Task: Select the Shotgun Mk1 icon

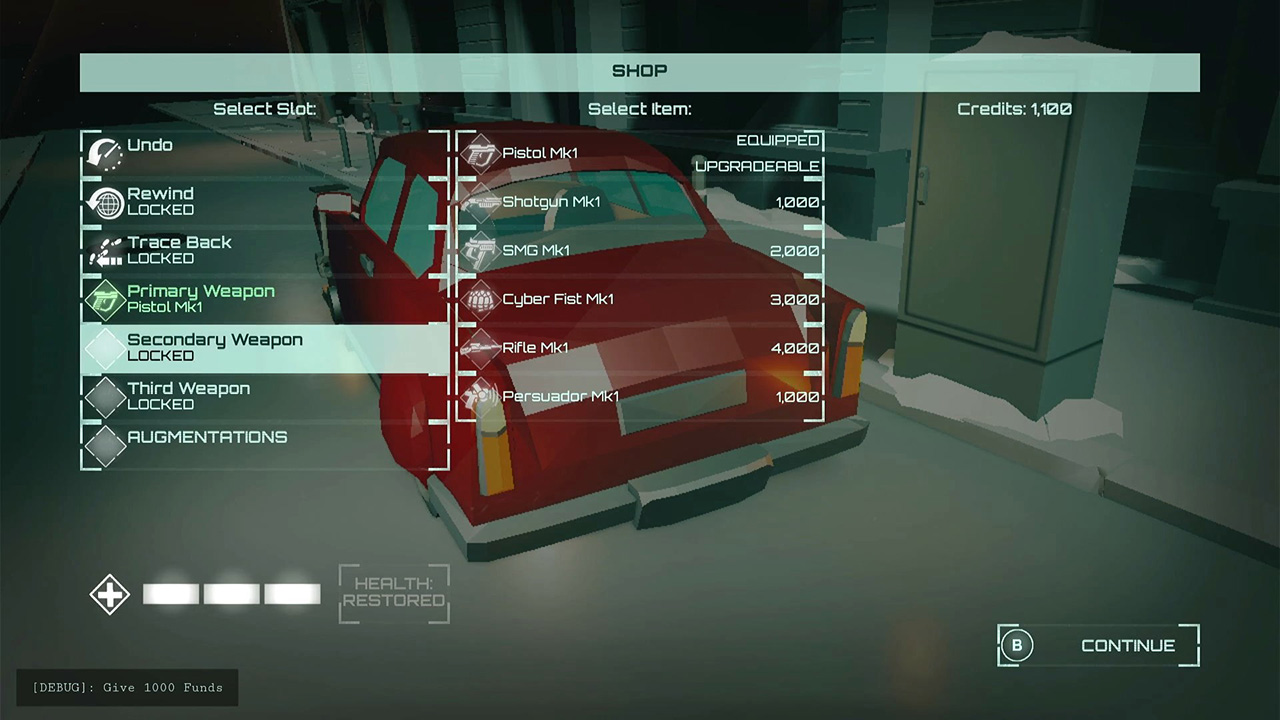Action: click(479, 201)
